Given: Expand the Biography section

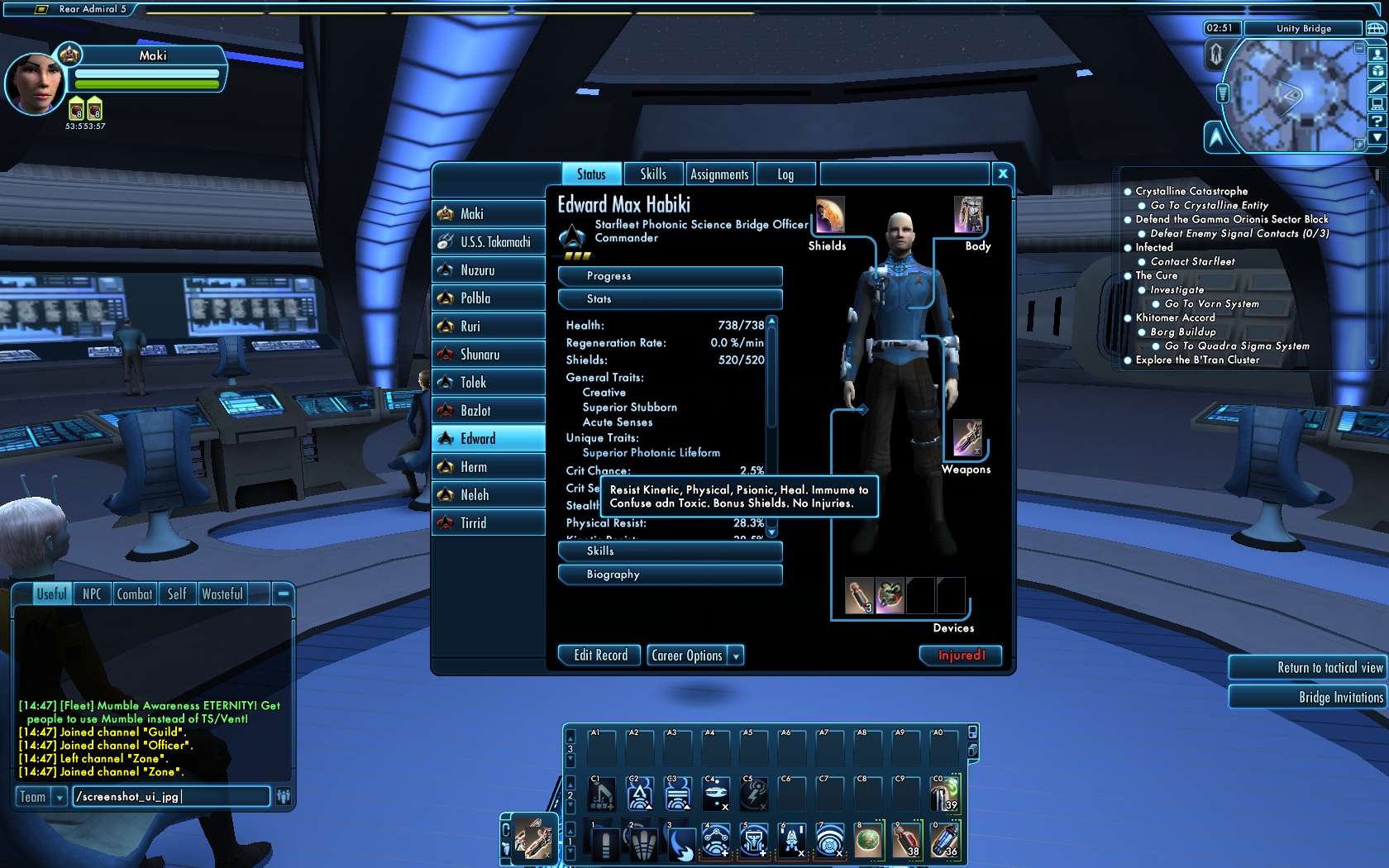Looking at the screenshot, I should tap(670, 575).
